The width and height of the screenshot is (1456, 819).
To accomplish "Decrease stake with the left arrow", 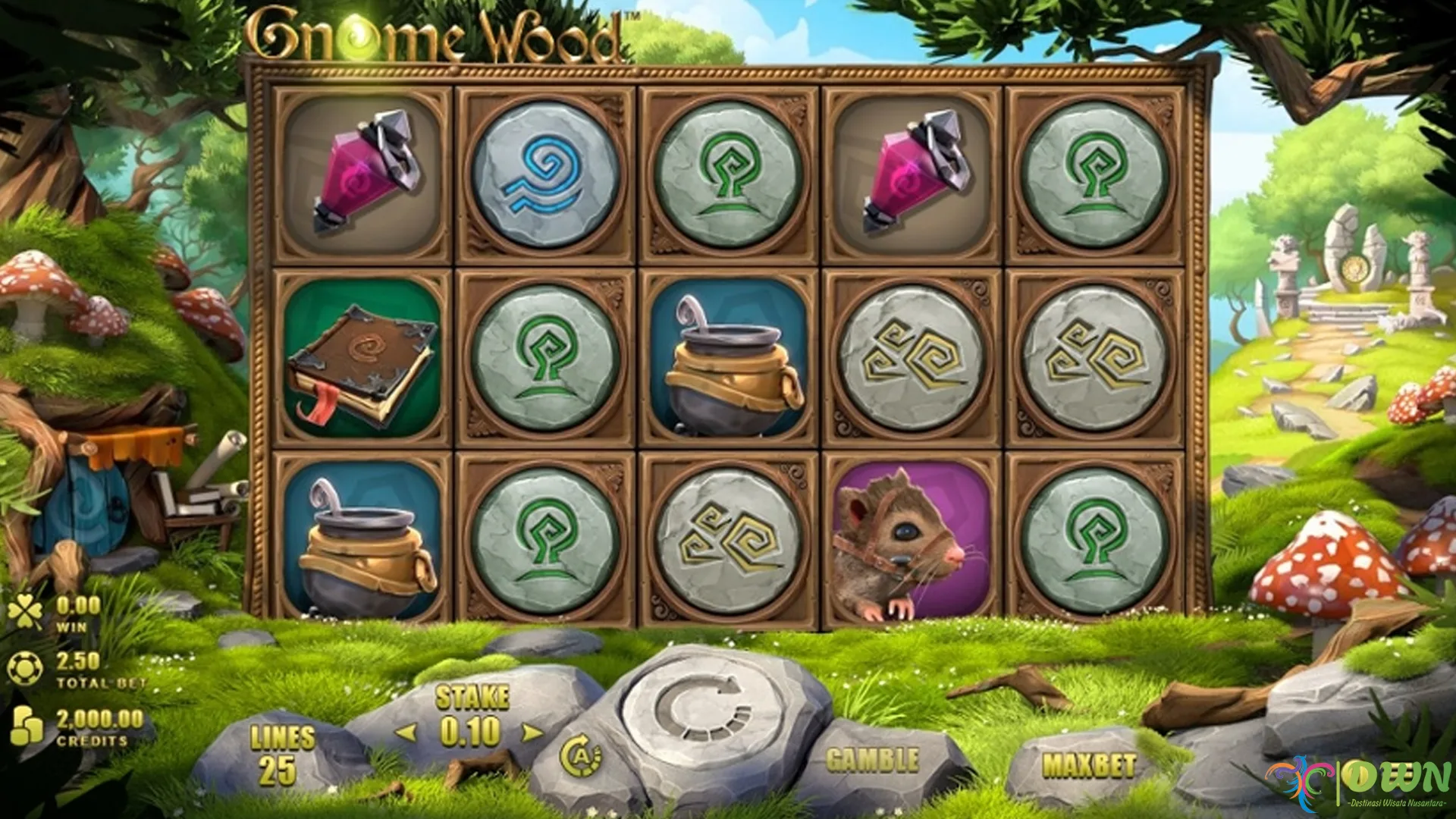I will pyautogui.click(x=406, y=733).
